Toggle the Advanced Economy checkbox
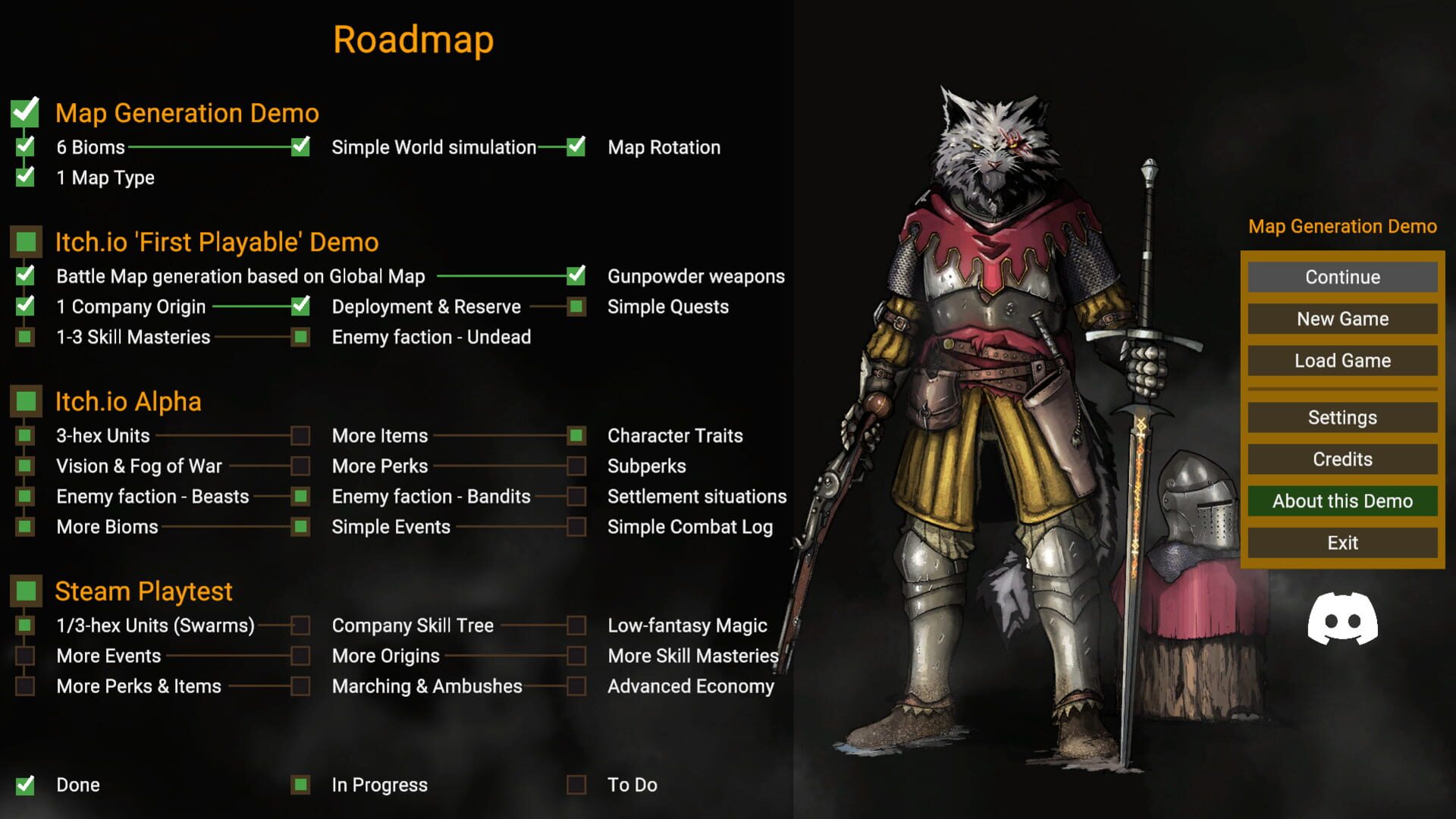Screen dimensions: 1456x819 [x=577, y=686]
